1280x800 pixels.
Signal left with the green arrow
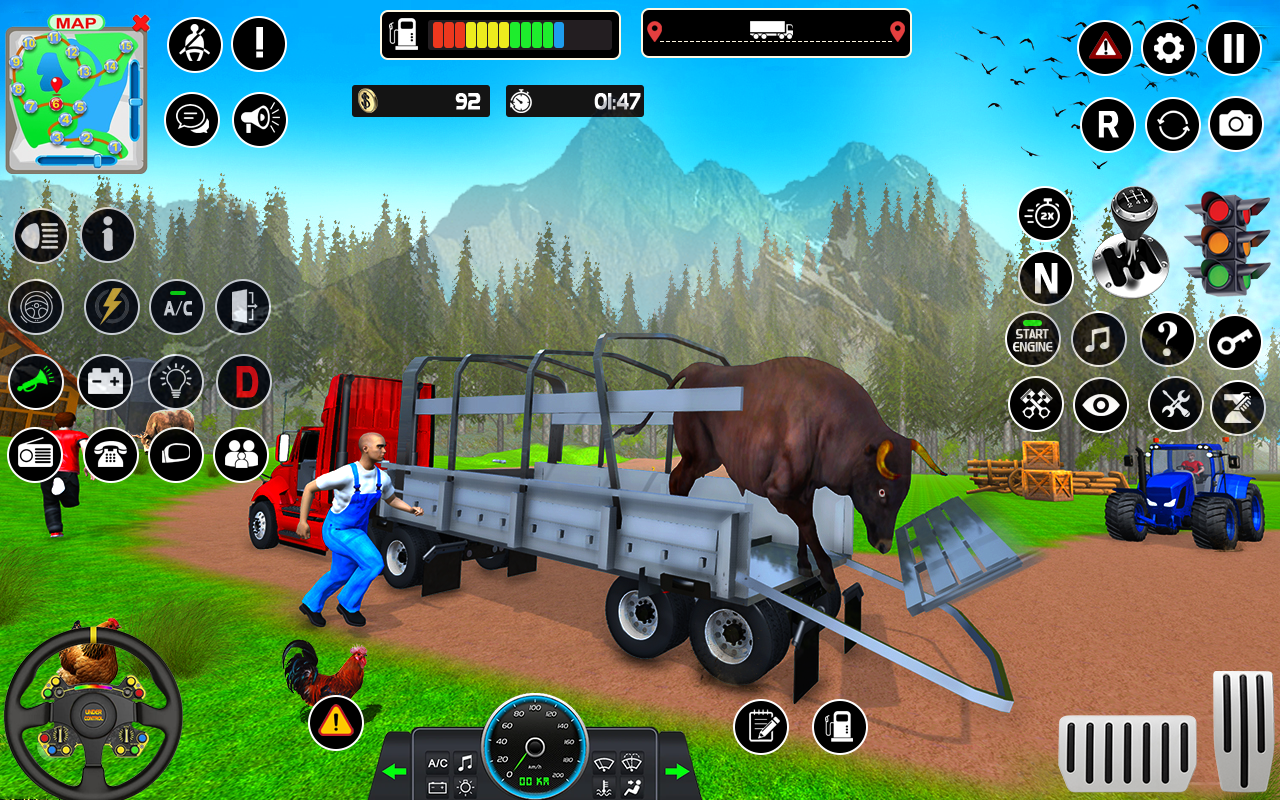[x=395, y=771]
